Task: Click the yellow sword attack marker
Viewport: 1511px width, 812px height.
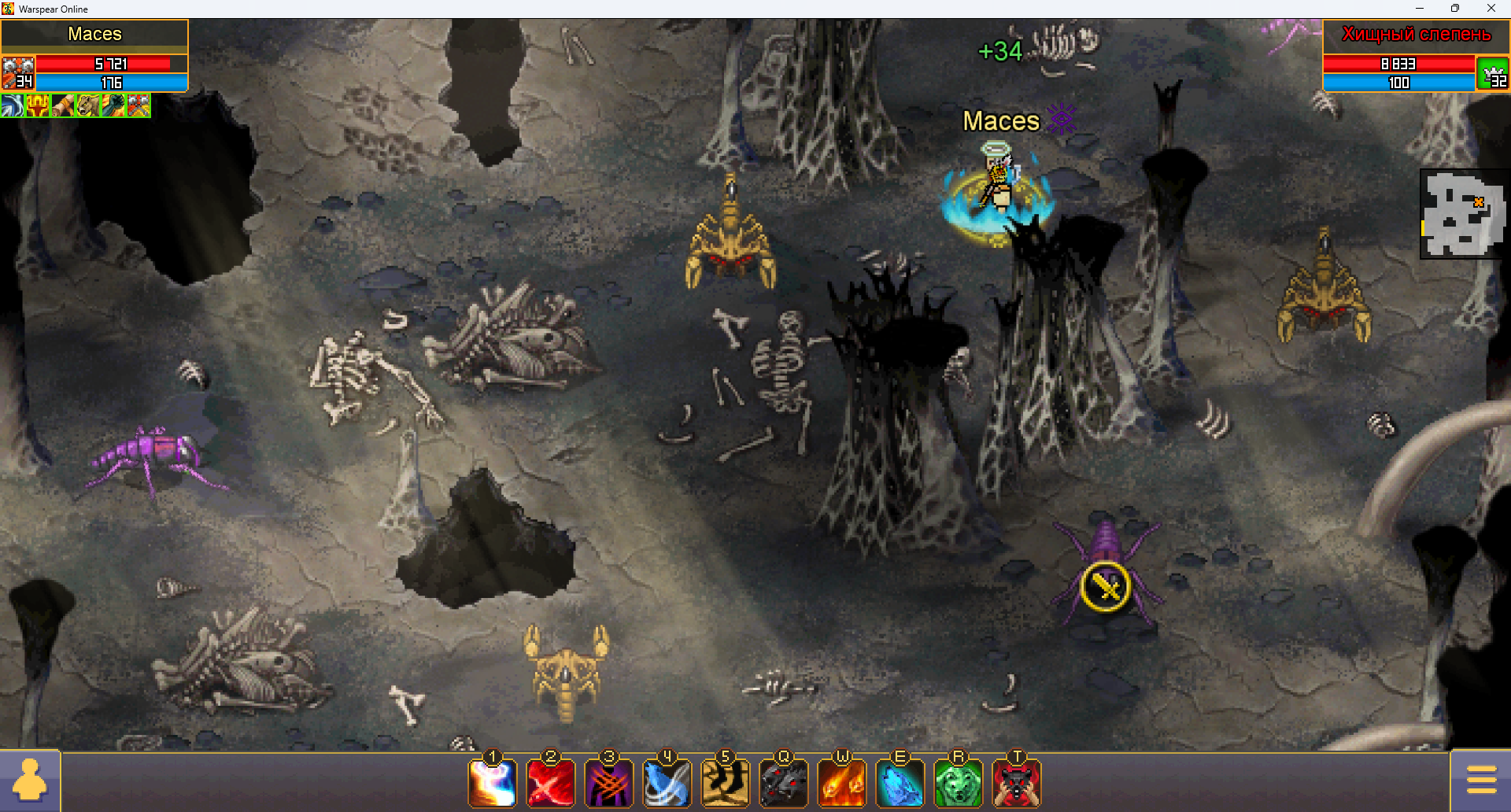Action: pos(1106,586)
